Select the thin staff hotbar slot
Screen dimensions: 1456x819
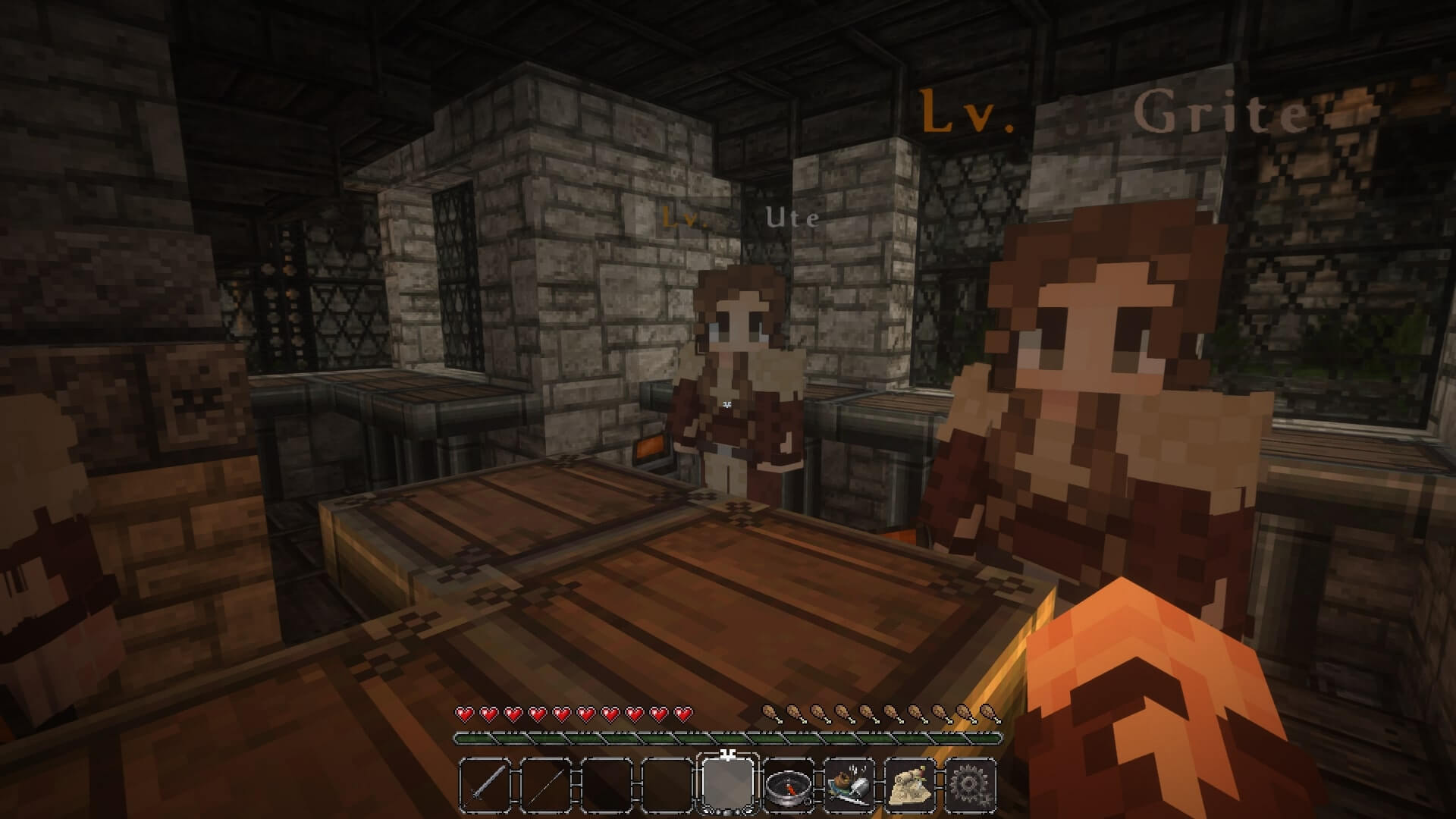(546, 783)
